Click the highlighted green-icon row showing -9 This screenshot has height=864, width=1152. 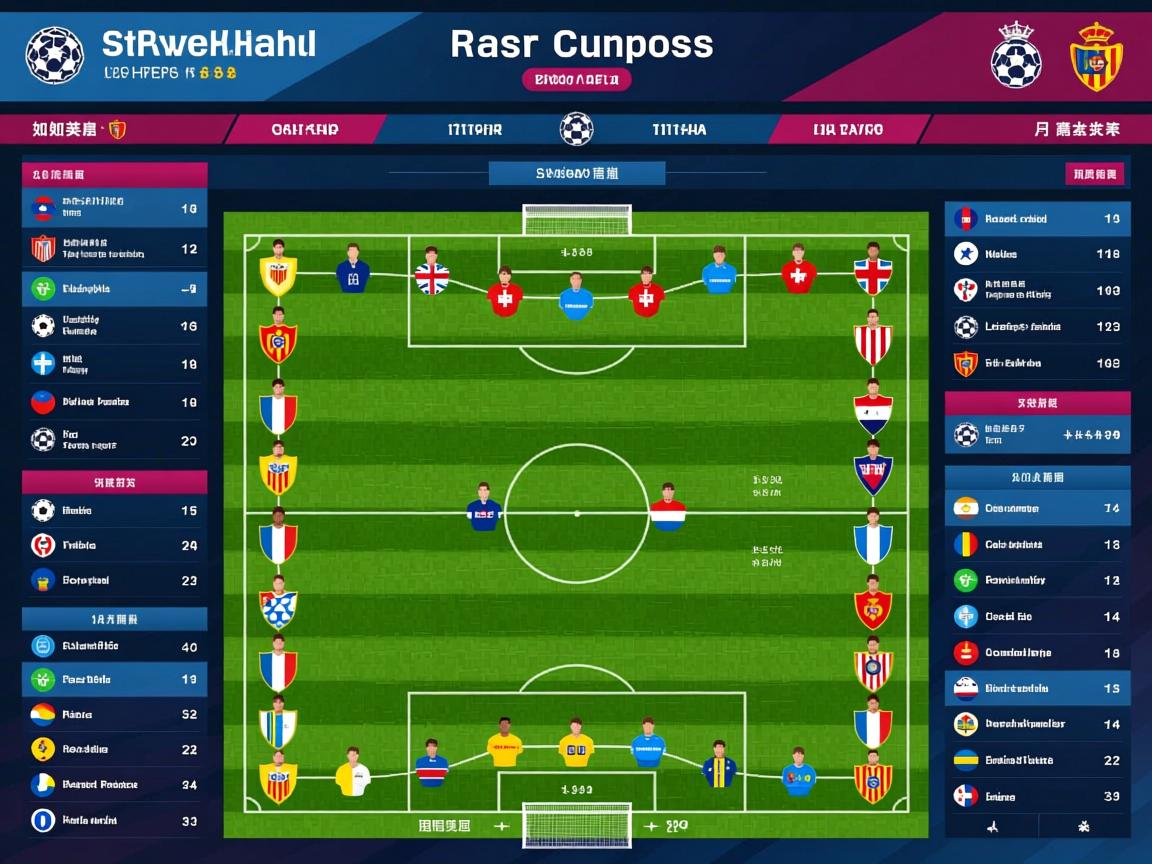[114, 289]
